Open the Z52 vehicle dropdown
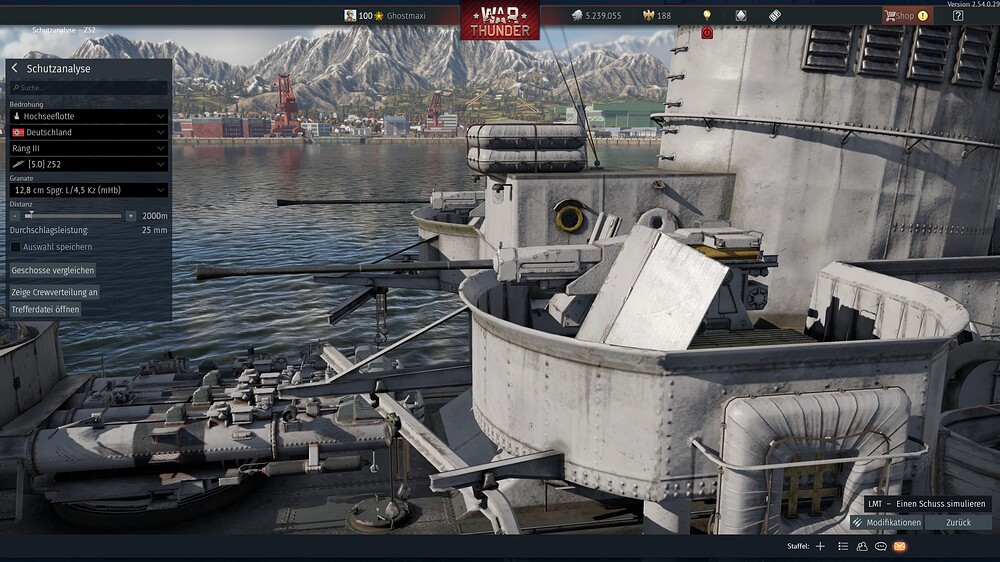 coord(88,164)
